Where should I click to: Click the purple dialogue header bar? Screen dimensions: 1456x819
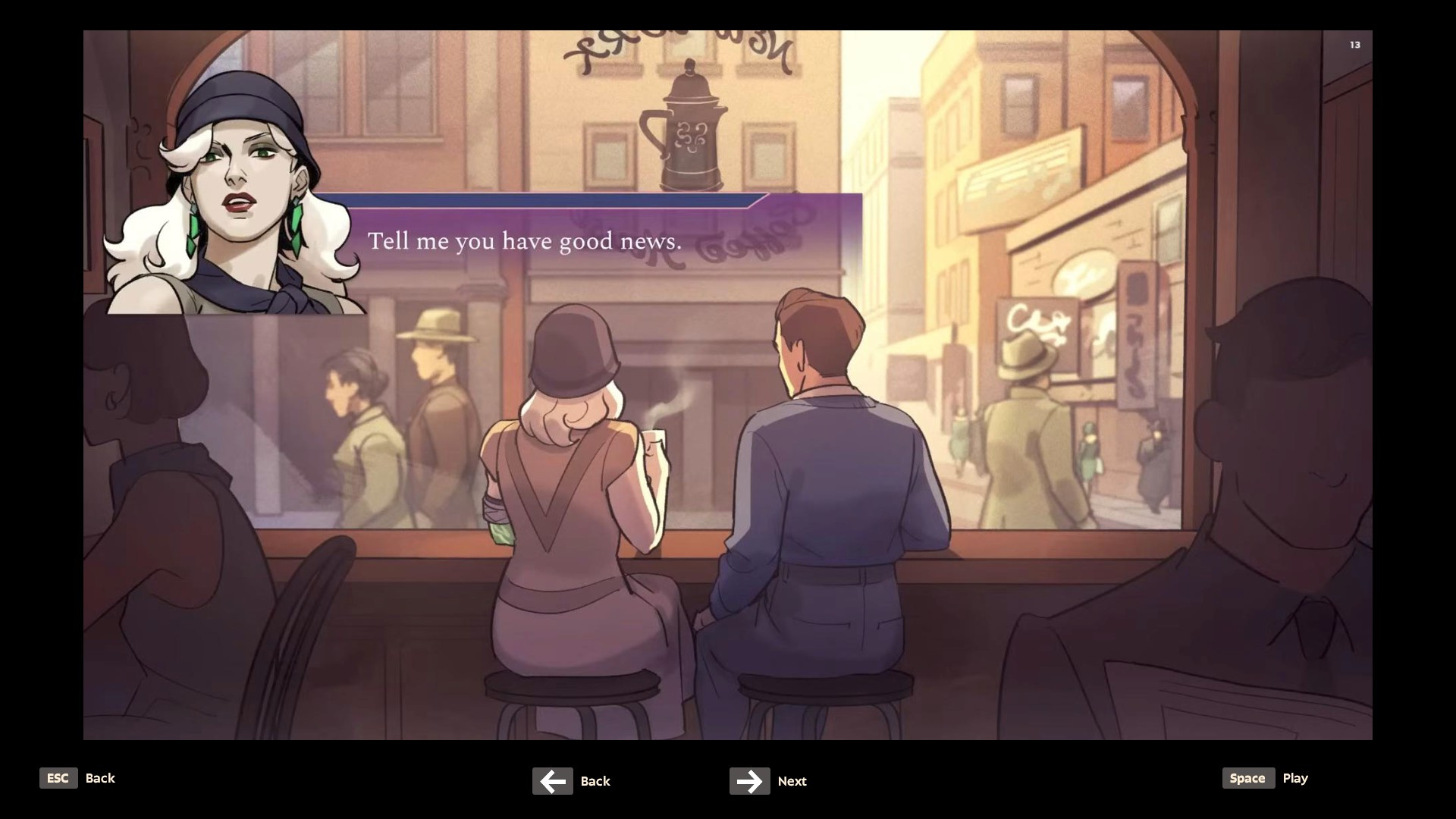pos(546,202)
